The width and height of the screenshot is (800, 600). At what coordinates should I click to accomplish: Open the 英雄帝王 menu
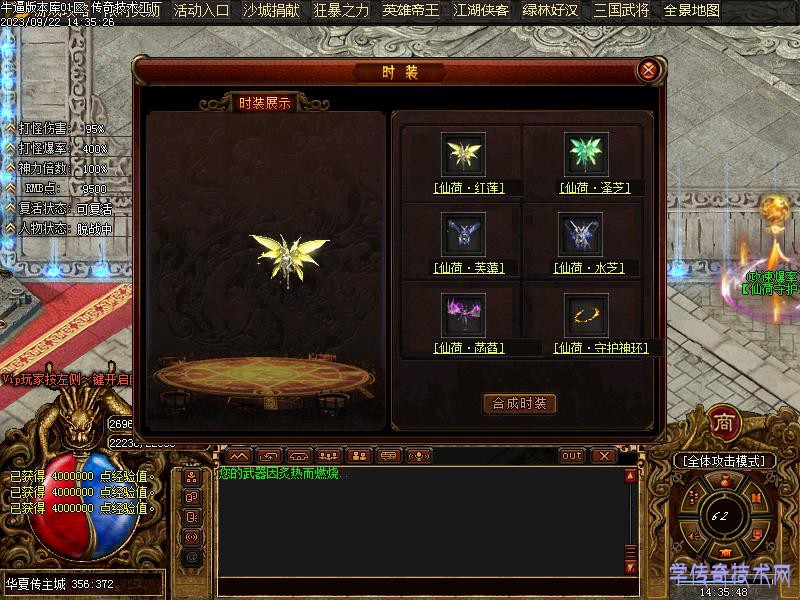(411, 11)
